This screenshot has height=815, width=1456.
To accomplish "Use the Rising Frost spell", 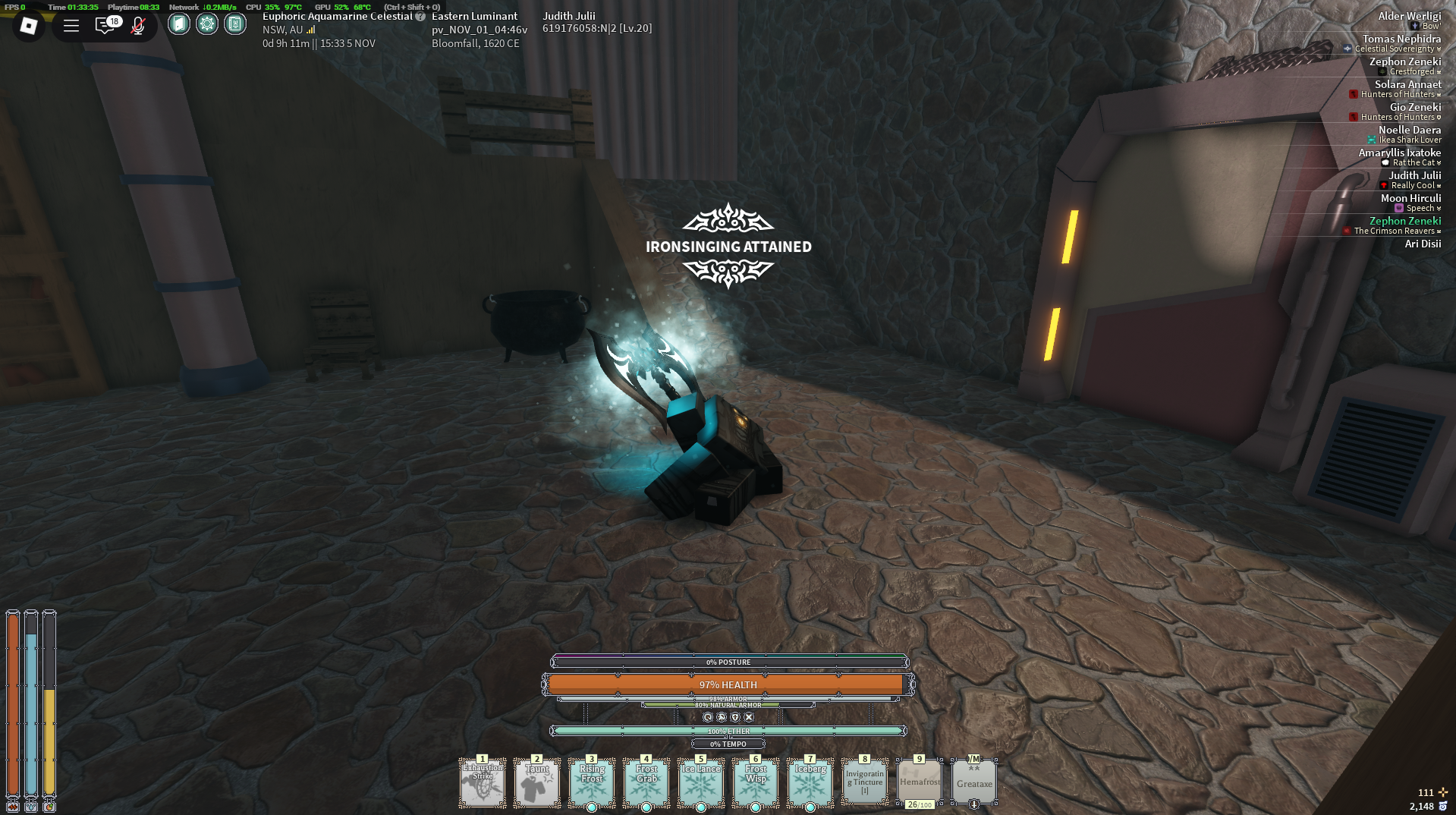I will click(x=592, y=782).
